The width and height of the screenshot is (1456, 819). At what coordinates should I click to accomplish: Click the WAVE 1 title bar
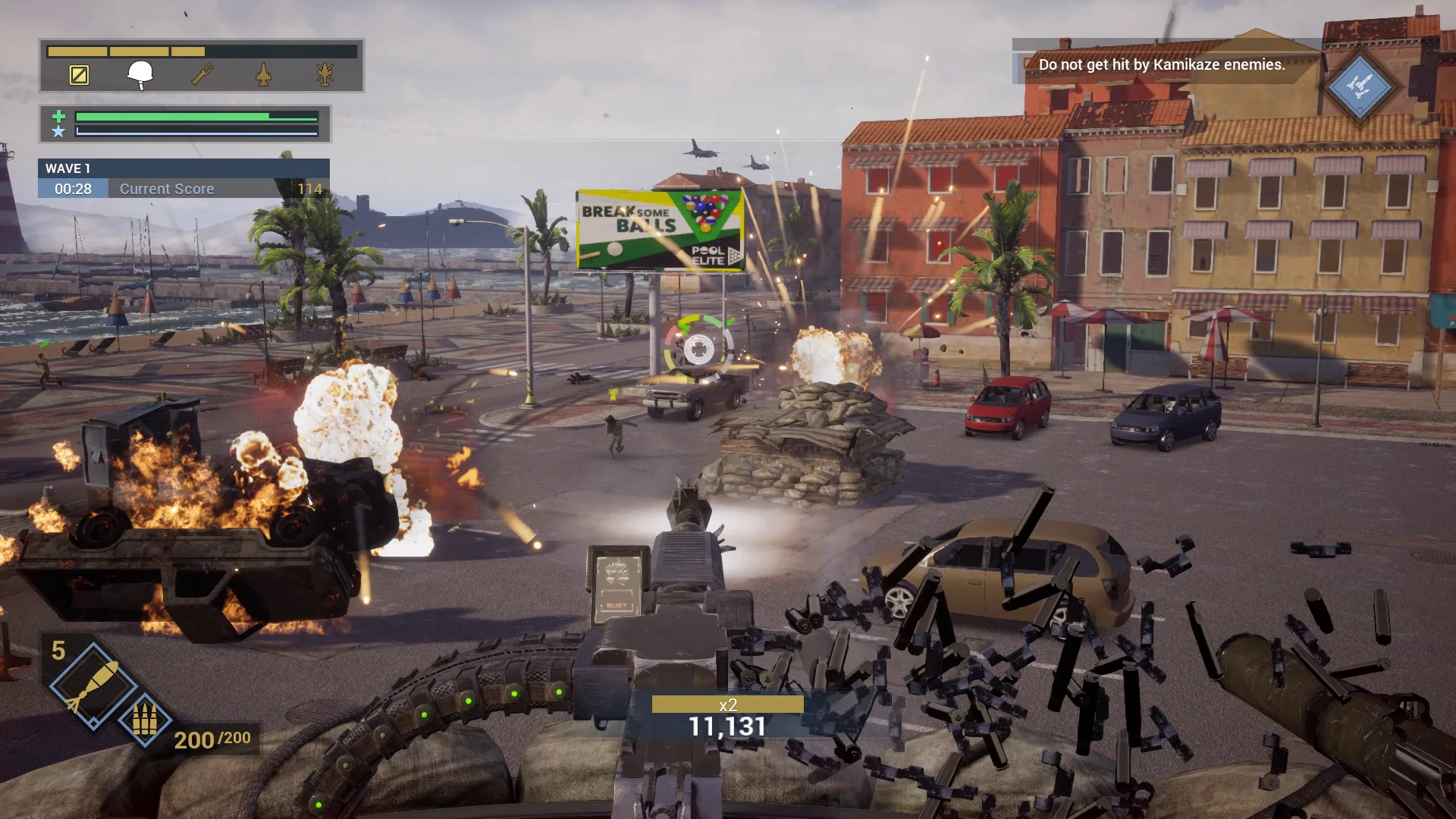67,168
